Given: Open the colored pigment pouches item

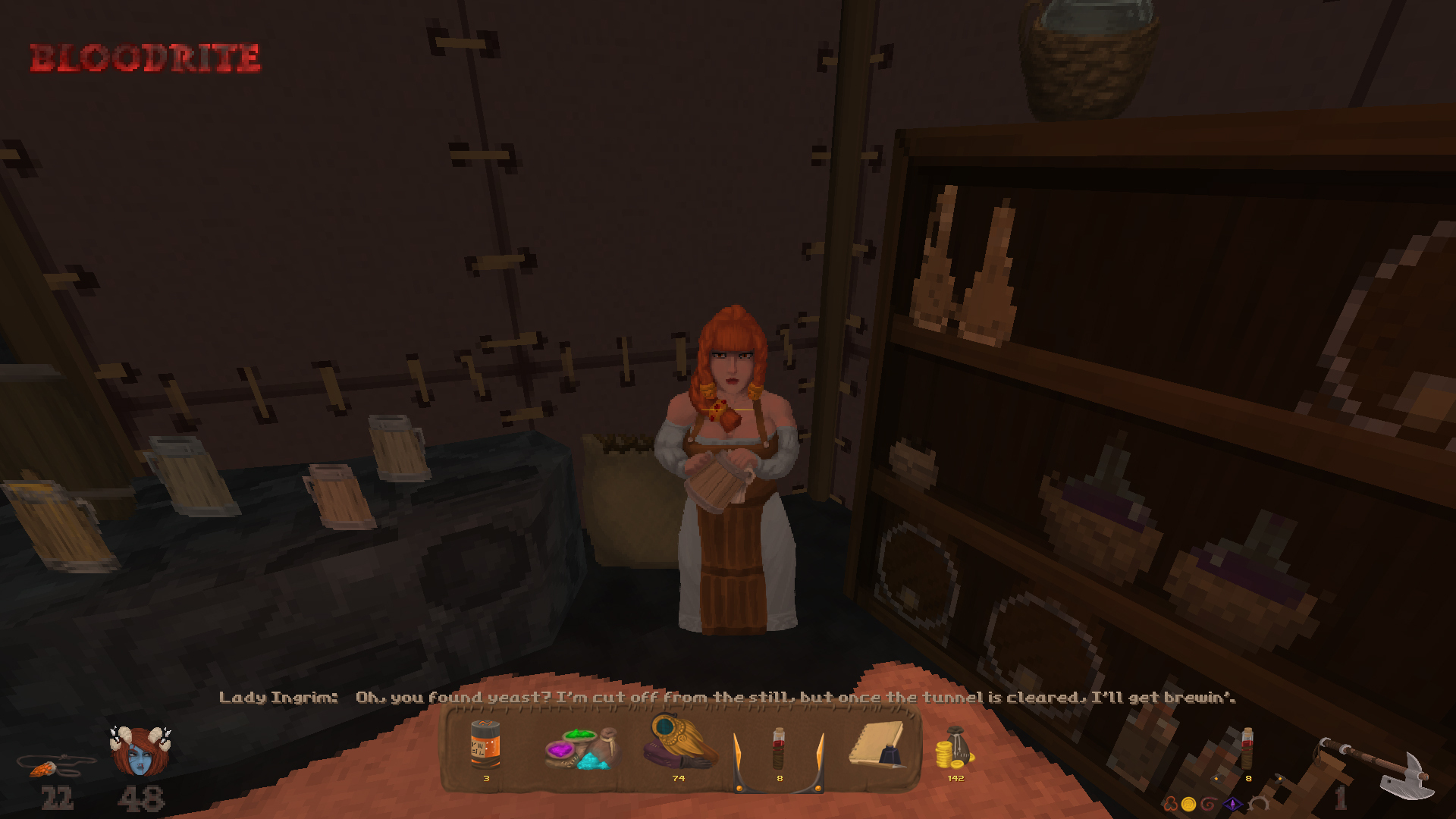Looking at the screenshot, I should 580,751.
